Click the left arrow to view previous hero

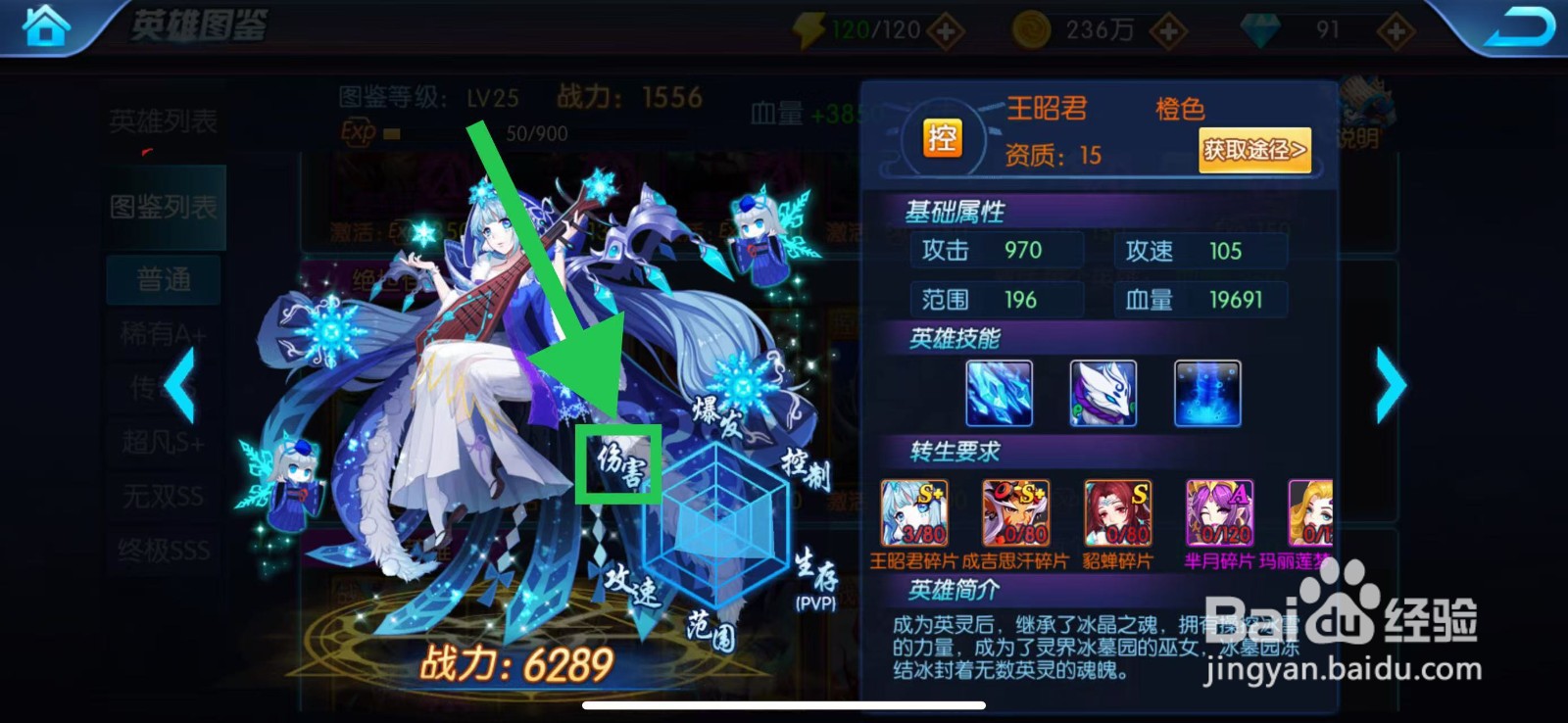click(181, 386)
